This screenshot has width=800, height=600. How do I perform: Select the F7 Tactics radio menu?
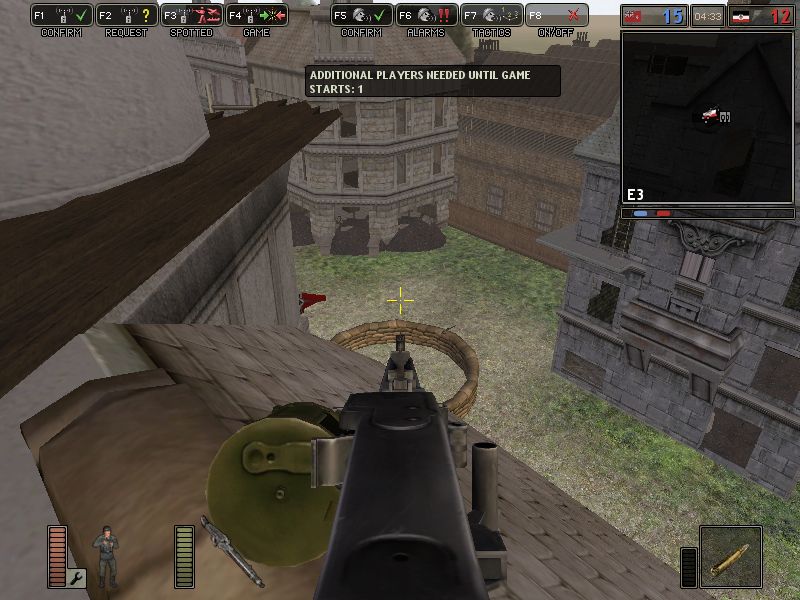492,16
